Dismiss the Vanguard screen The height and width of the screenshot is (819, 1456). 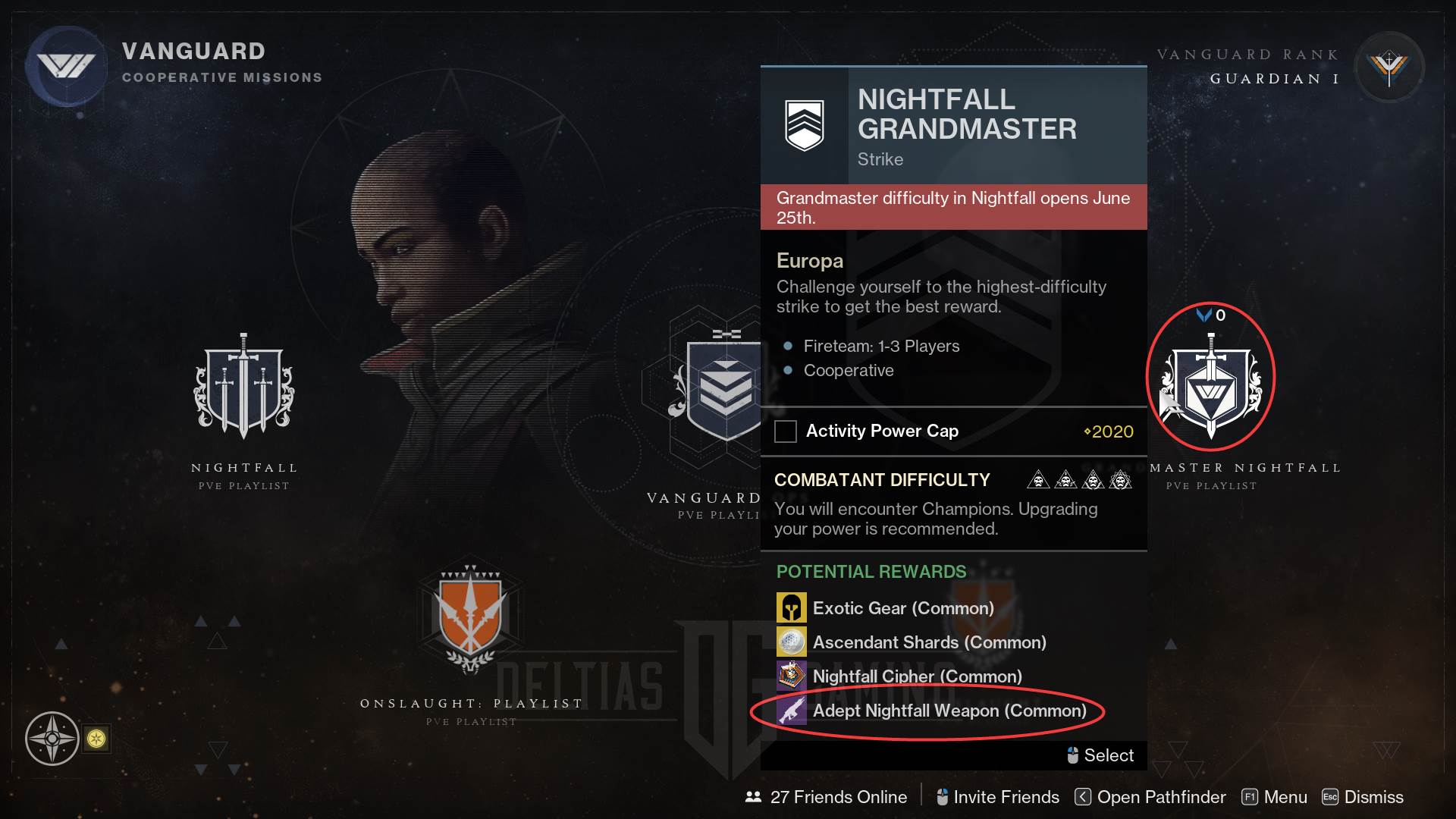coord(1363,797)
